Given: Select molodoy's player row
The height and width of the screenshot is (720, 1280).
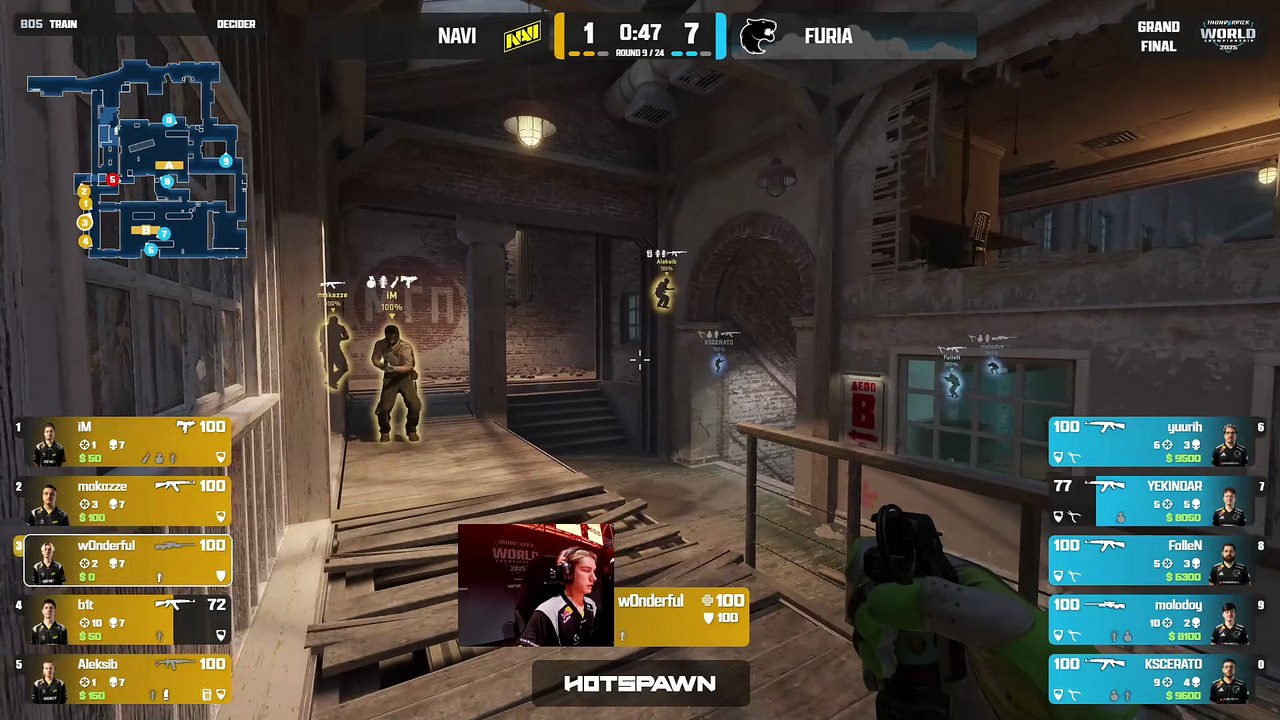Looking at the screenshot, I should 1150,619.
